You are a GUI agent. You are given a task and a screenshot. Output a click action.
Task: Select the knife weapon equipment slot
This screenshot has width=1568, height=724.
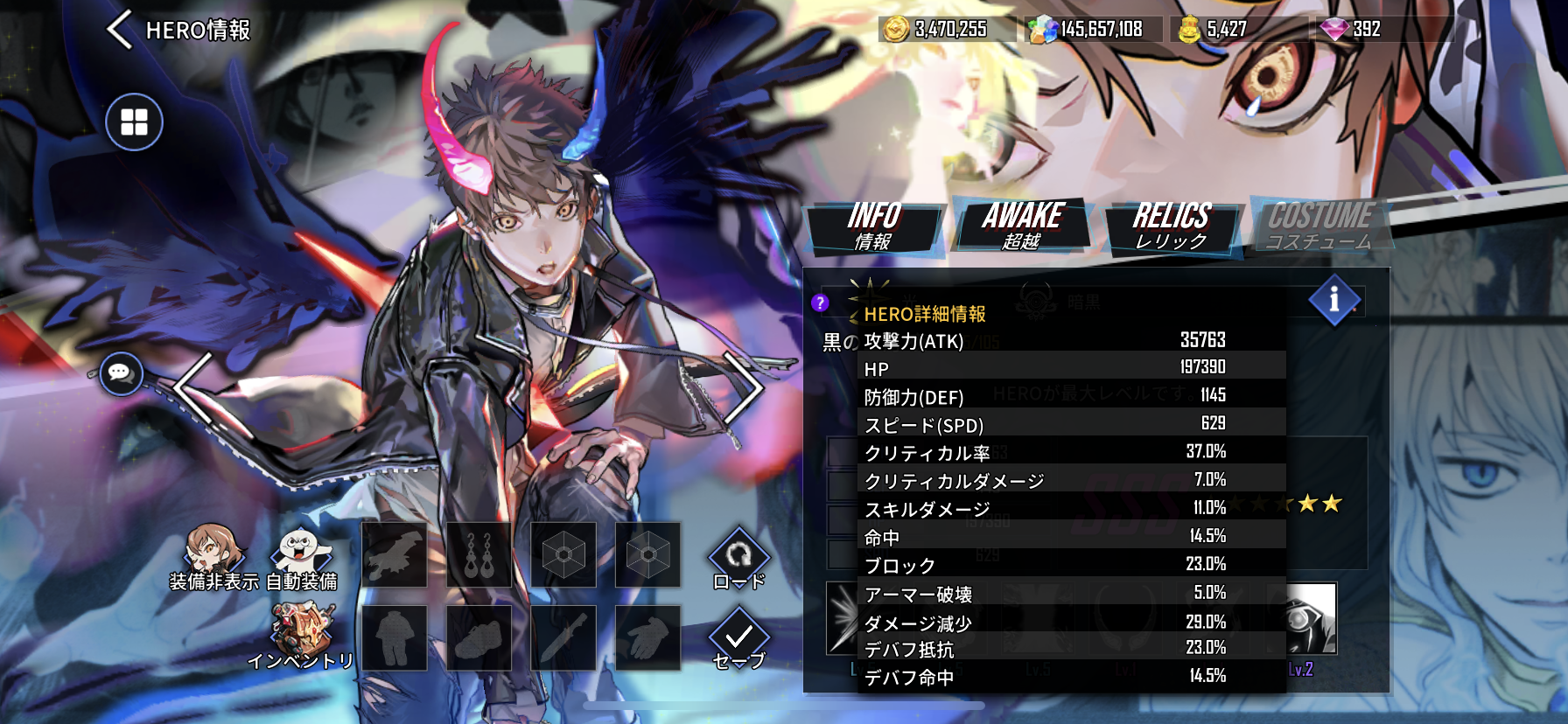[x=563, y=638]
